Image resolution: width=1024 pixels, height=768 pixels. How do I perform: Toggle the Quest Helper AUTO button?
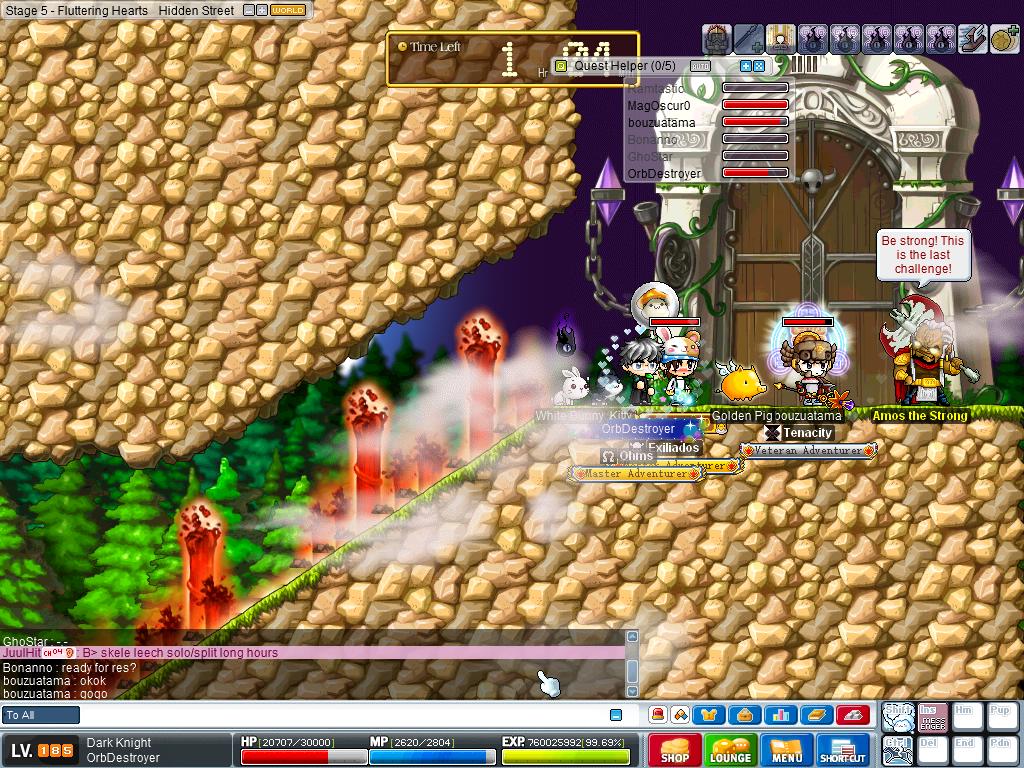point(700,66)
